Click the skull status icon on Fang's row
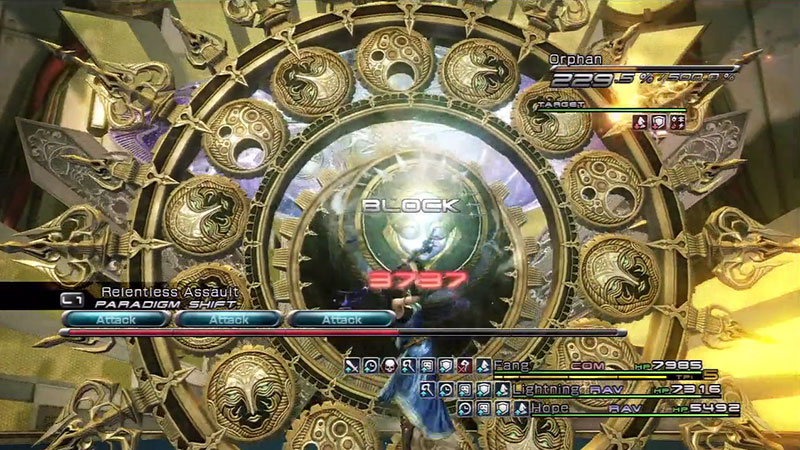The width and height of the screenshot is (800, 450). 390,366
